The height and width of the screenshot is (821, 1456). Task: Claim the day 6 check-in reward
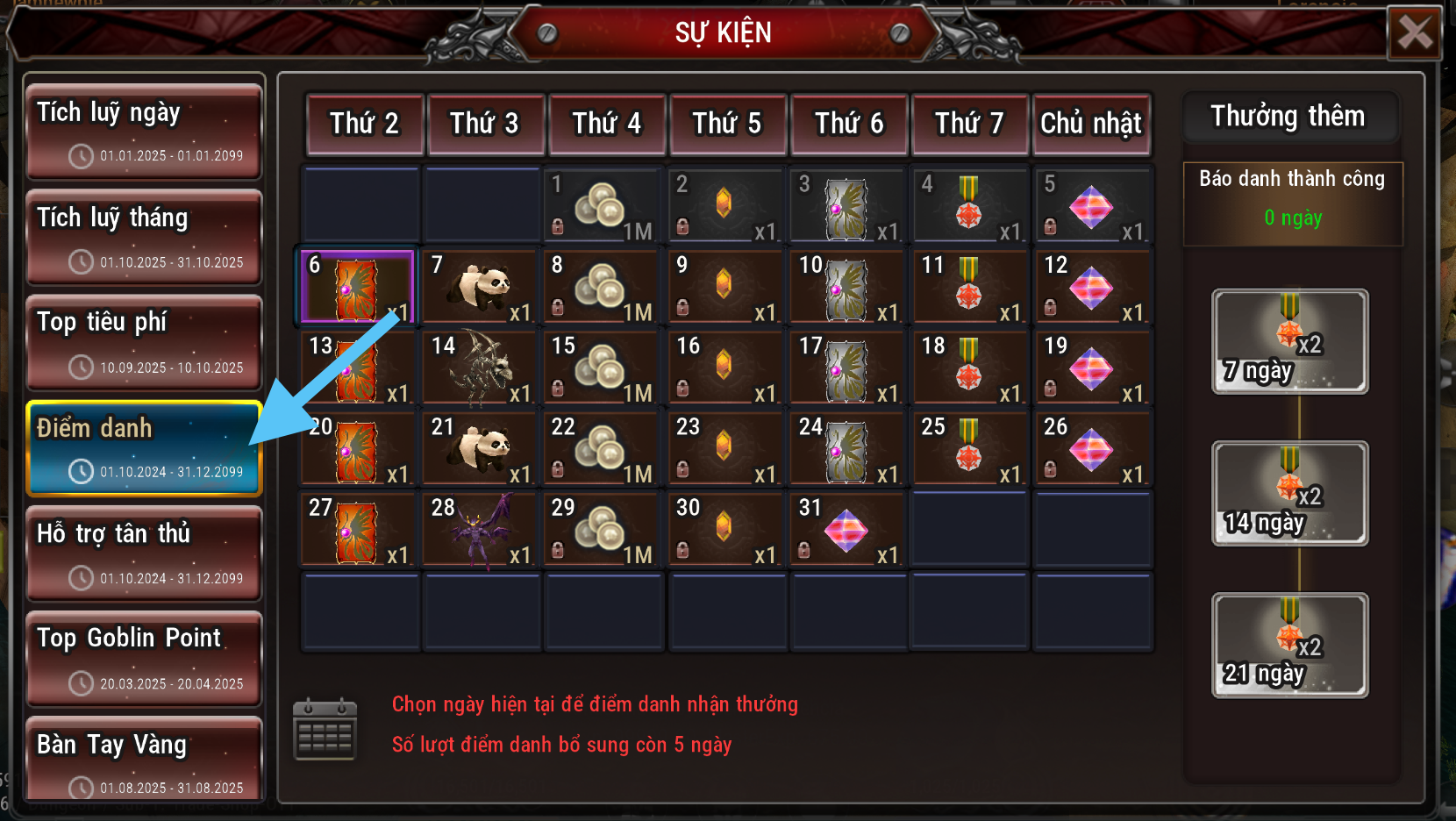click(358, 288)
